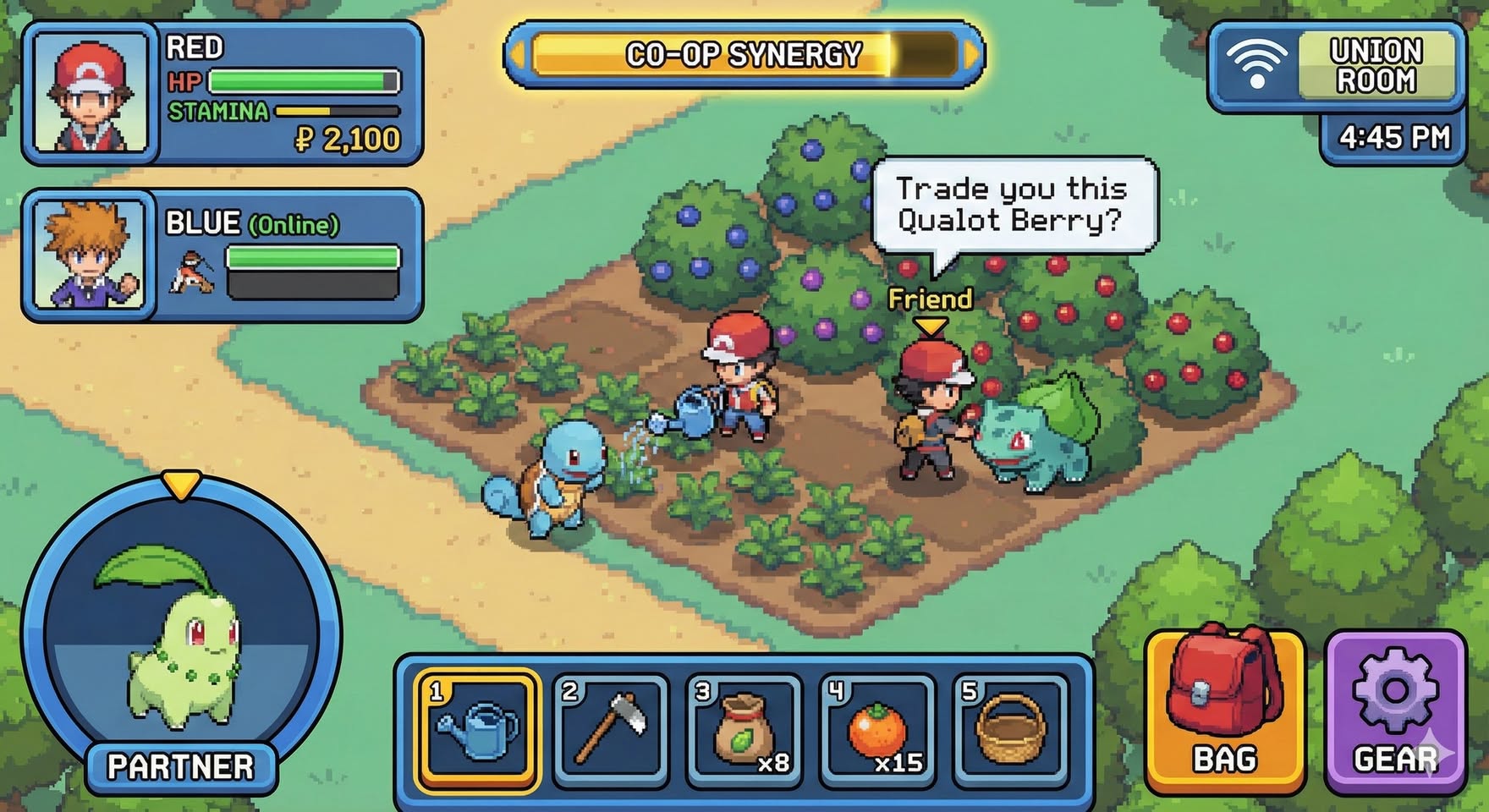Click the UNION ROOM connection button
The image size is (1489, 812).
coord(1338,66)
